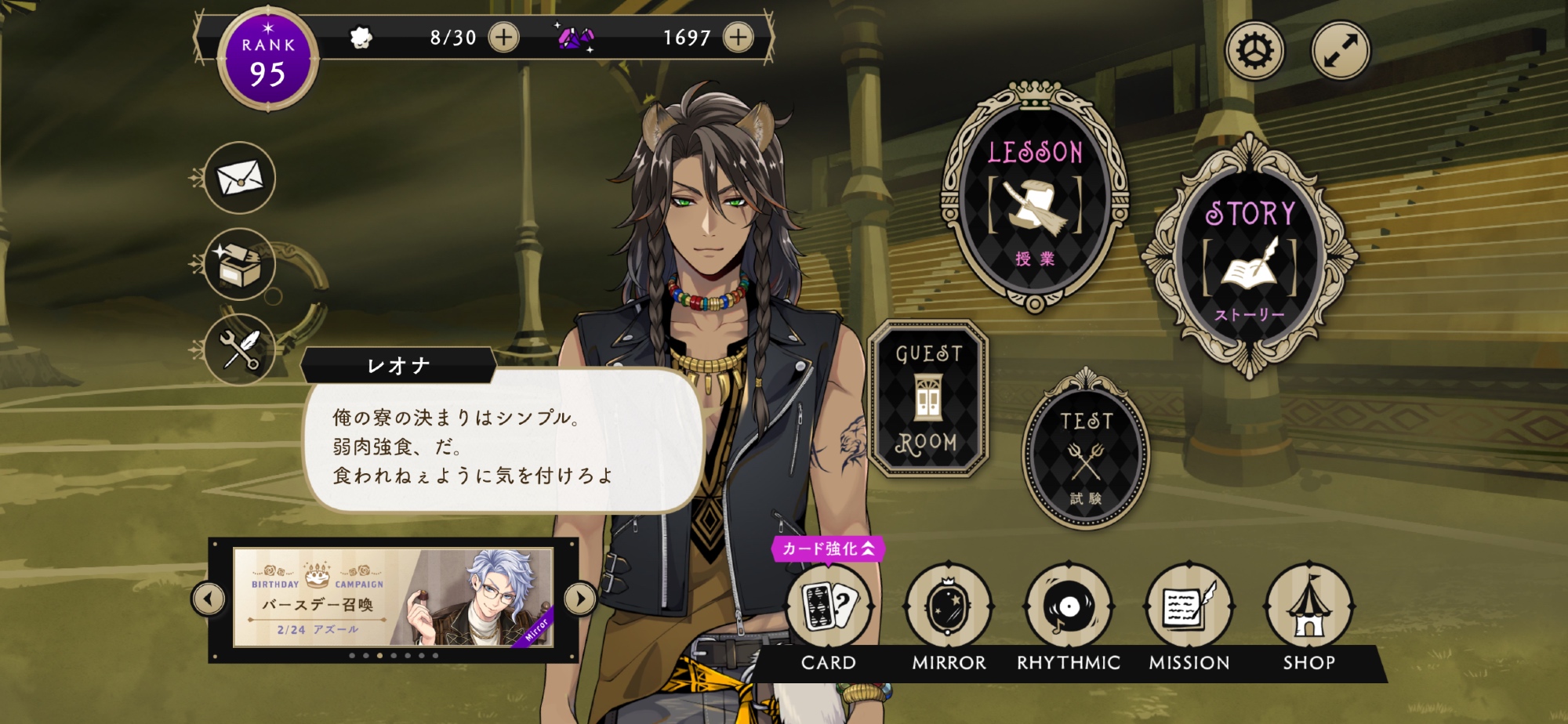Viewport: 1568px width, 724px height.
Task: Open the envelope mailbox icon
Action: (239, 179)
